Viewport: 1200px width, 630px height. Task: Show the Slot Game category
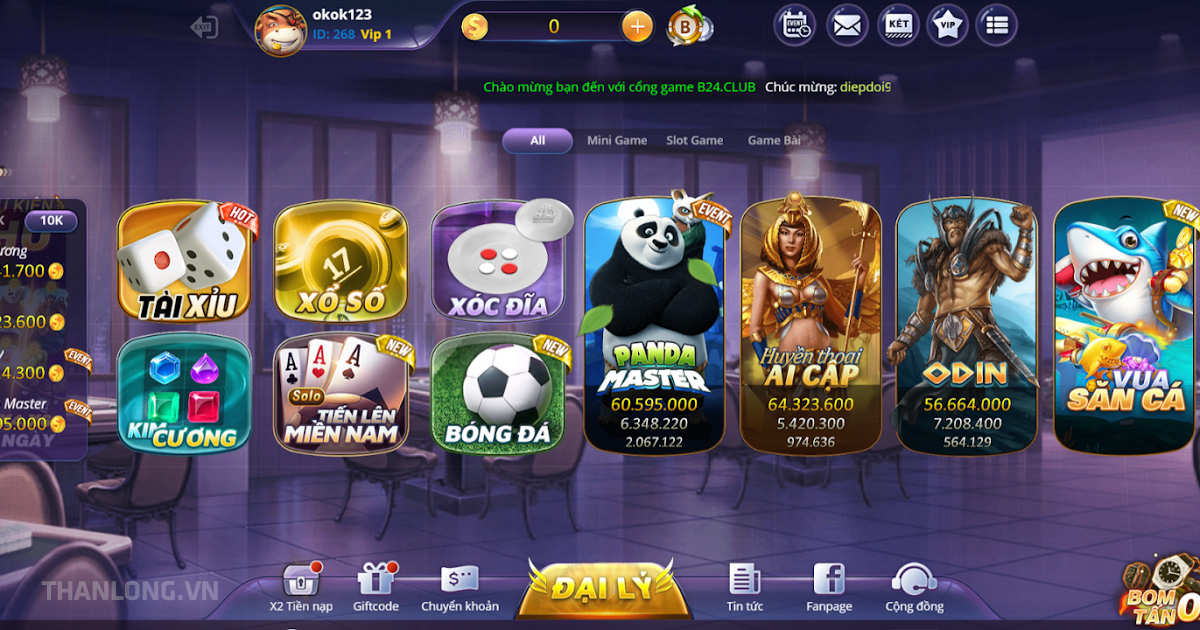[694, 141]
